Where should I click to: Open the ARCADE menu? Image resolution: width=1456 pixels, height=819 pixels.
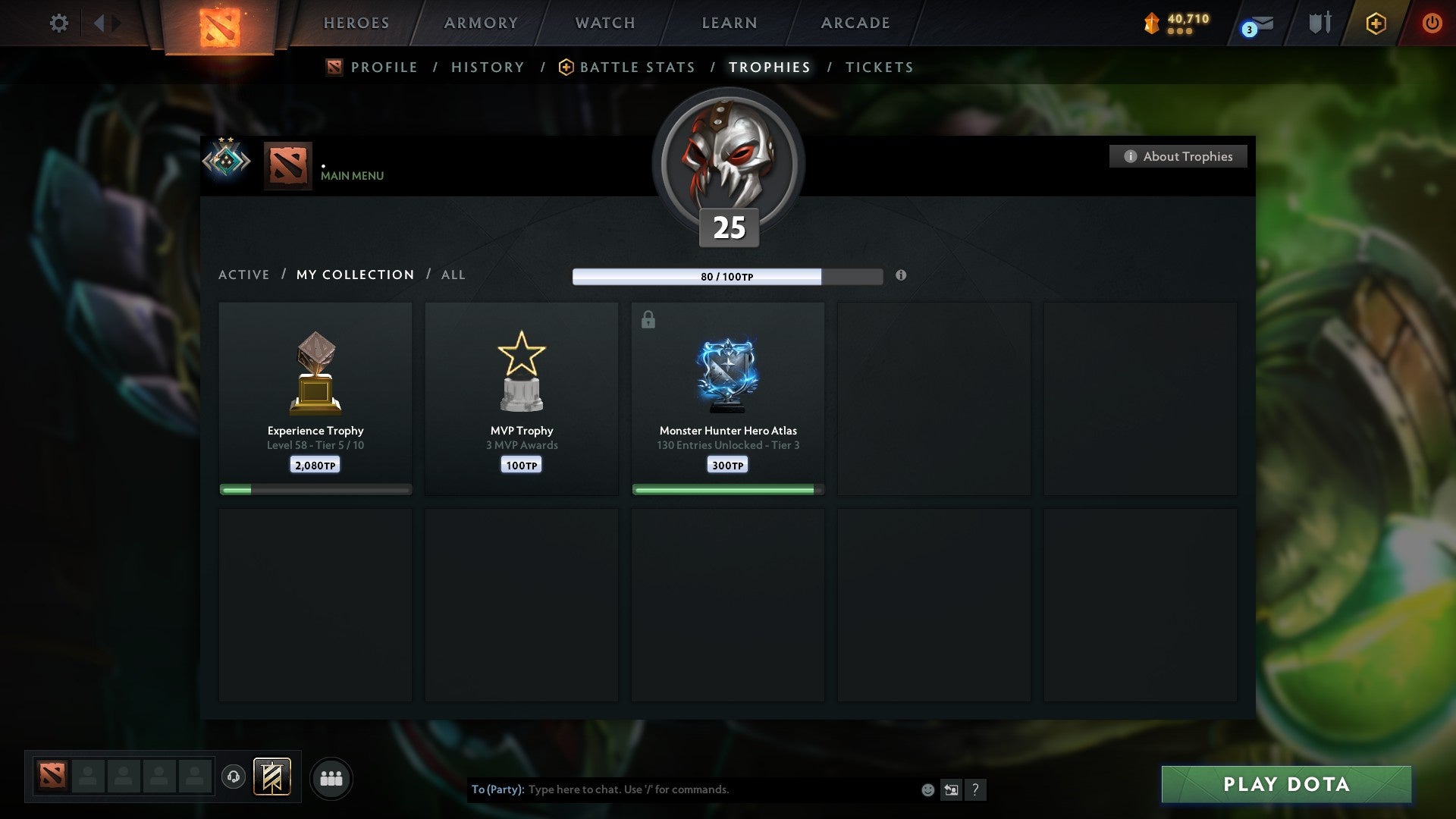point(855,23)
